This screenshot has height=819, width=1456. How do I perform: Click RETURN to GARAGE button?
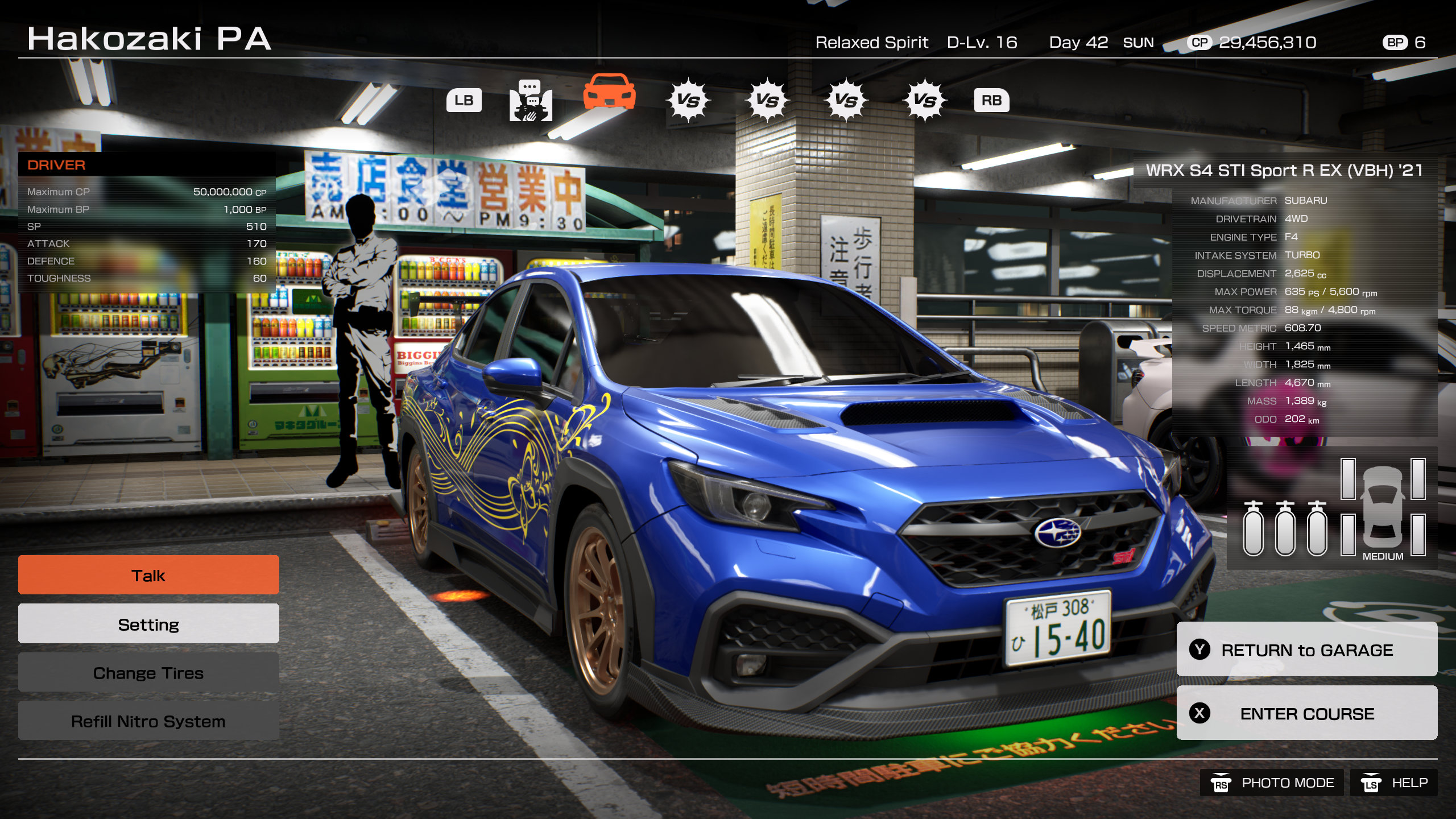coord(1306,650)
